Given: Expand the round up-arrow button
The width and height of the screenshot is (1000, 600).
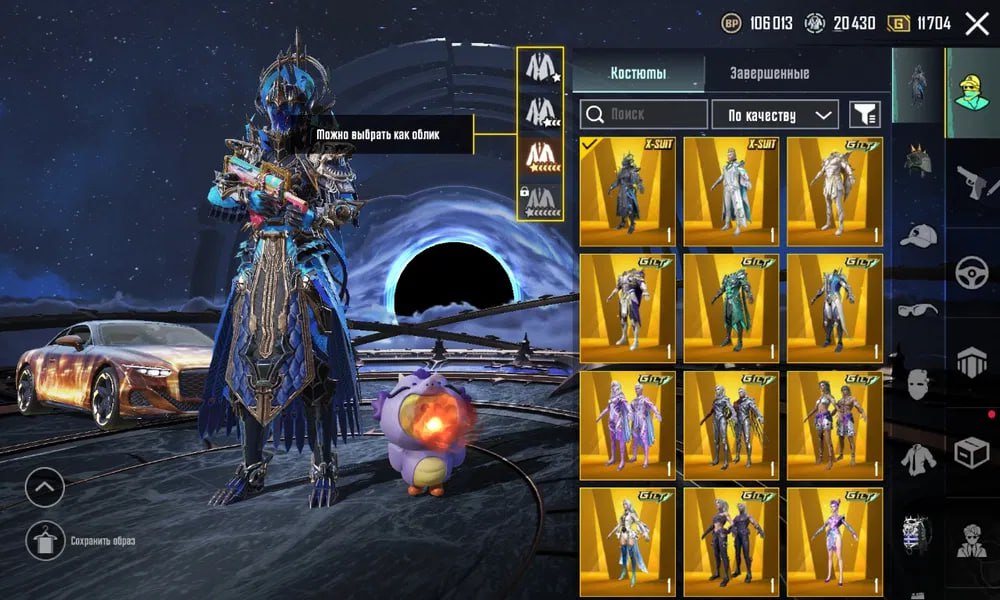Looking at the screenshot, I should pyautogui.click(x=45, y=488).
